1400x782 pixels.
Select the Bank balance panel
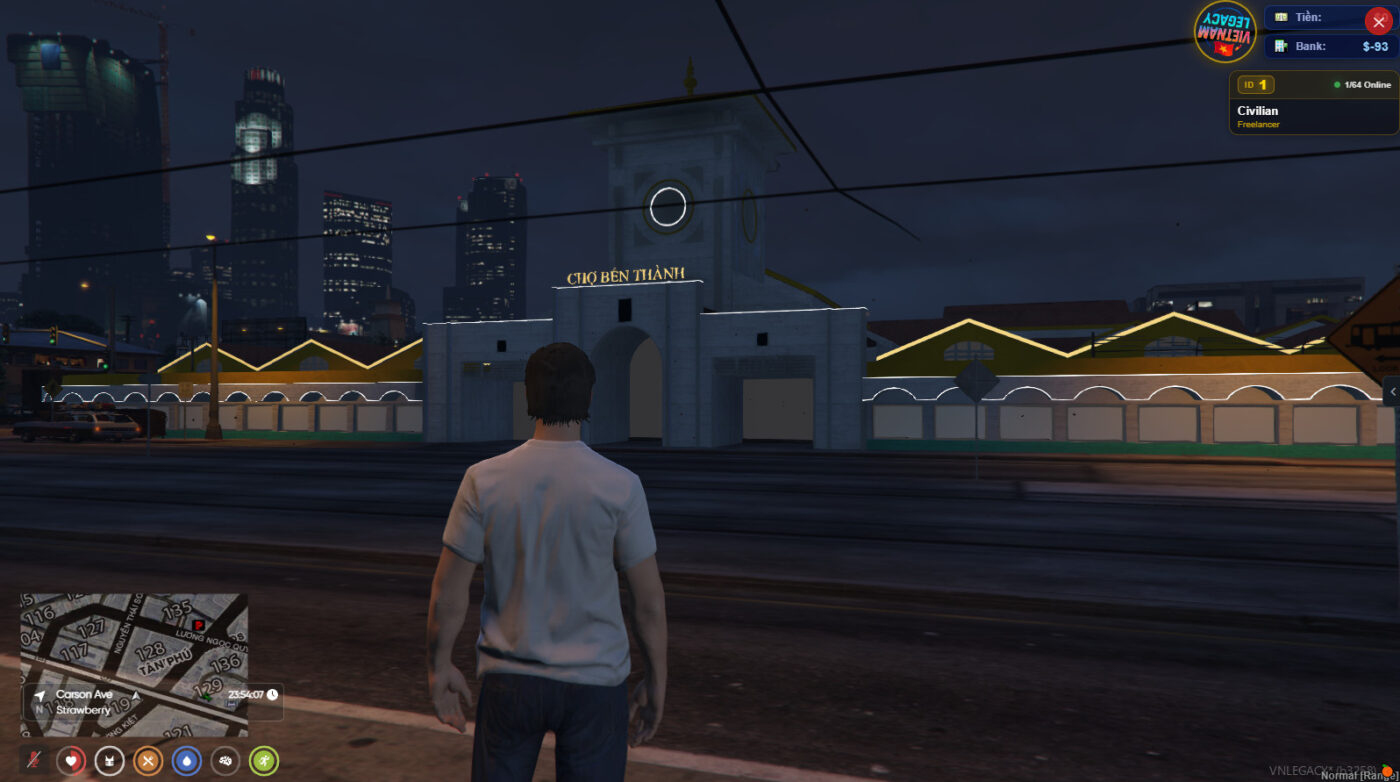click(1330, 46)
